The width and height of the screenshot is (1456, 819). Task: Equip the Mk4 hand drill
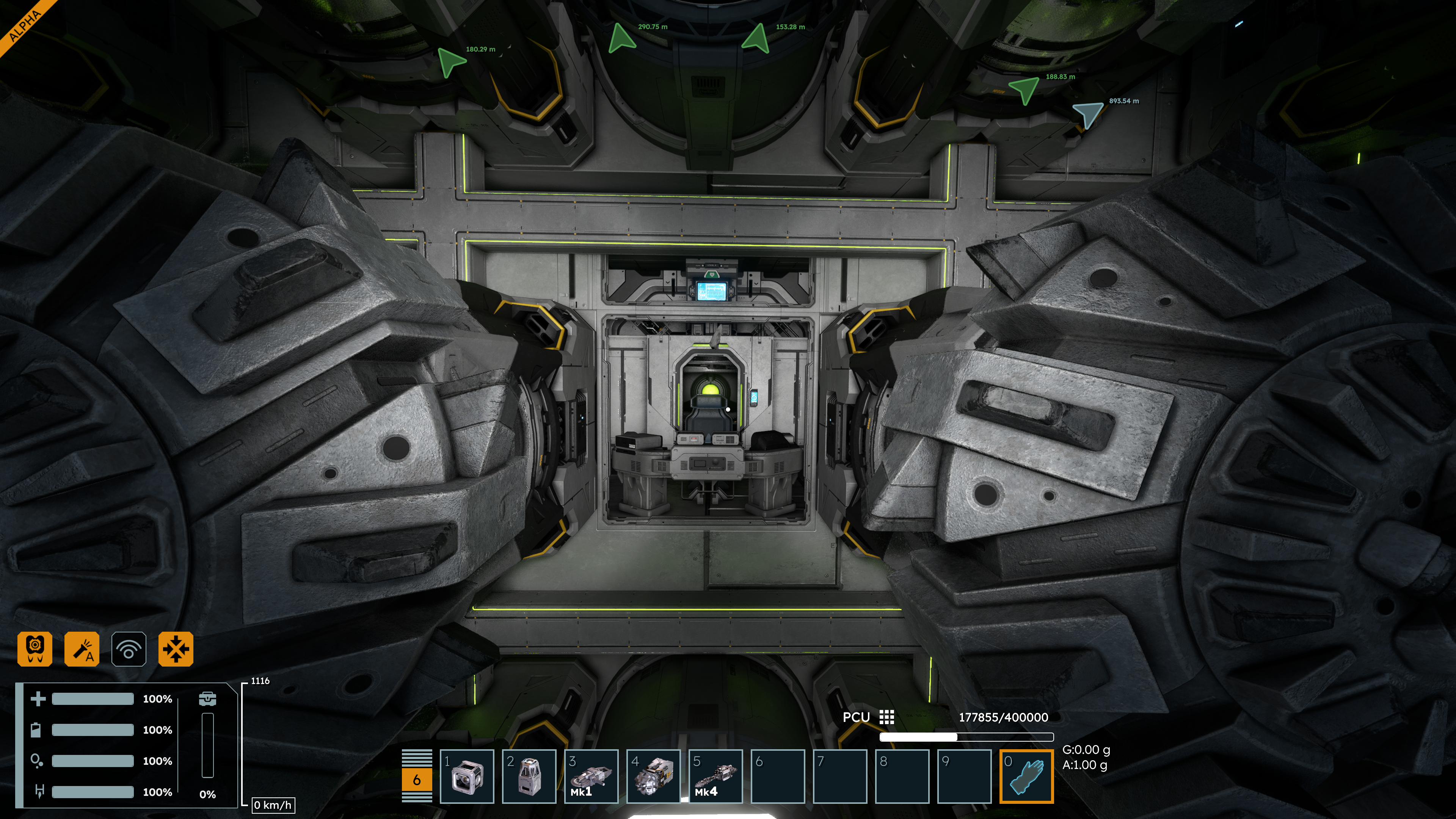pyautogui.click(x=715, y=776)
